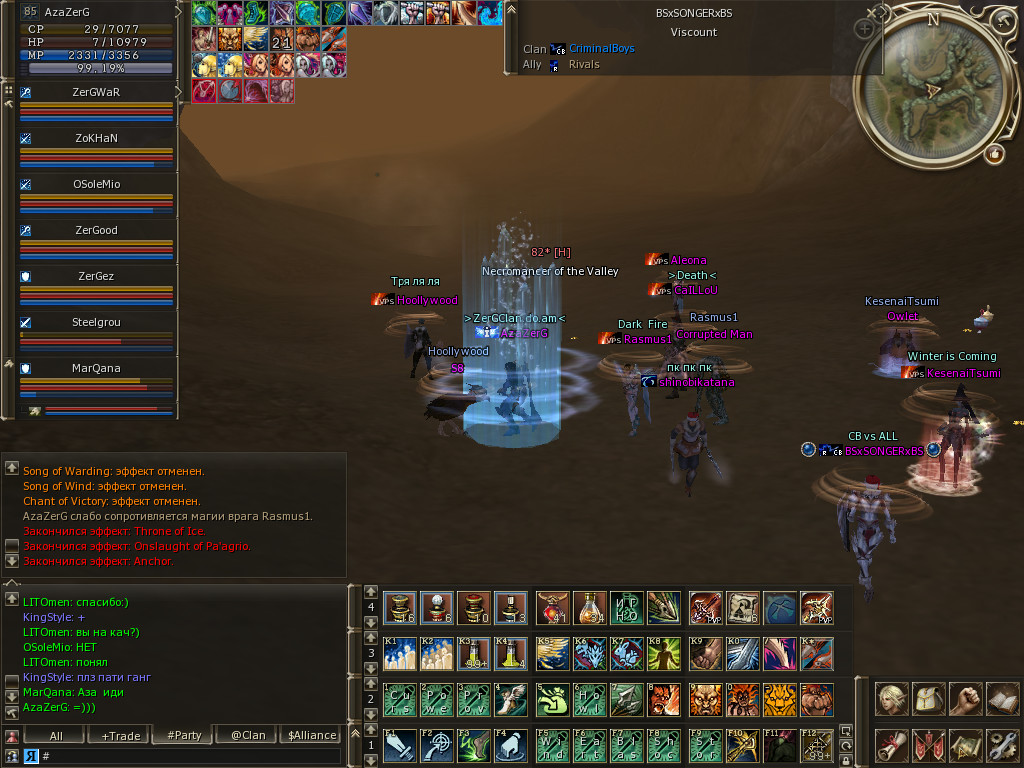
Task: Open the inventory backpack icon
Action: 928,697
